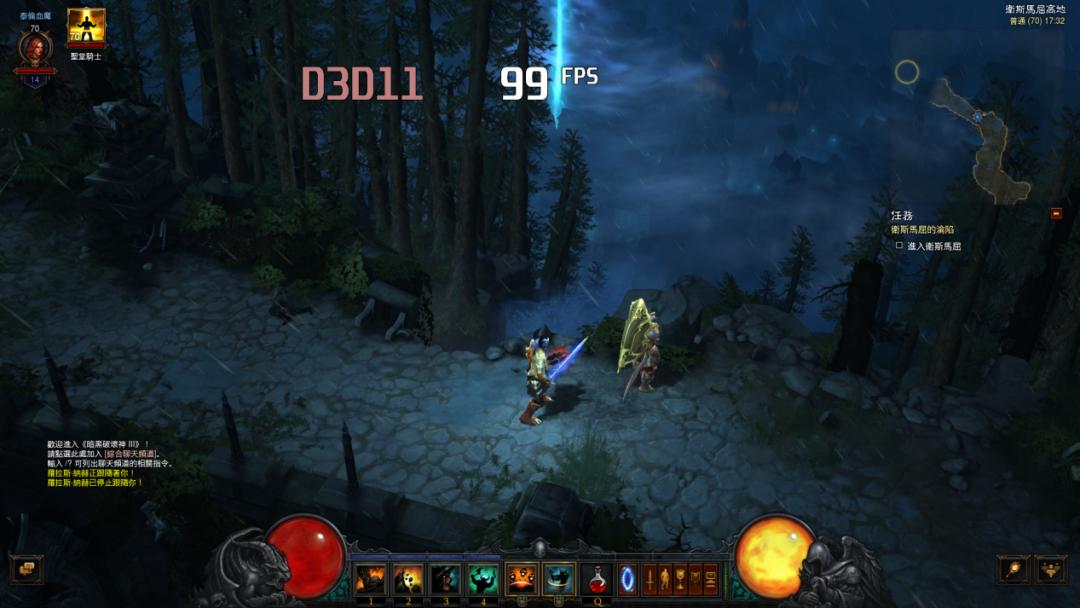The width and height of the screenshot is (1080, 608).
Task: Click the 綜合聊天頻道 link in chat
Action: click(x=131, y=454)
